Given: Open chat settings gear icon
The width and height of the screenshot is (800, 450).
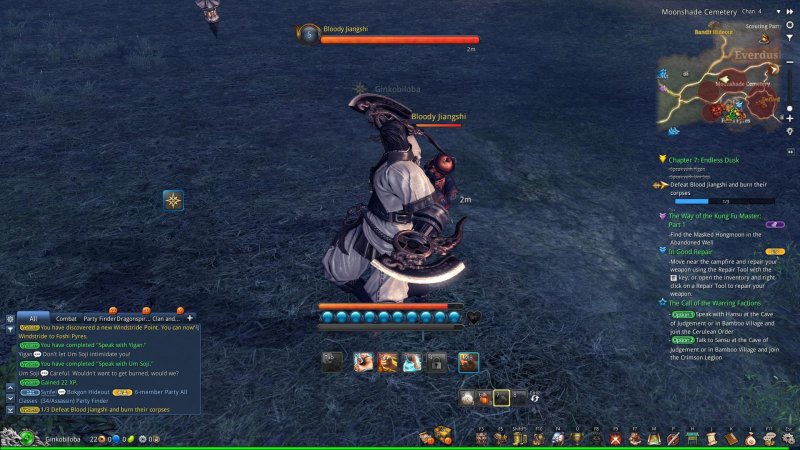Looking at the screenshot, I should (10, 318).
